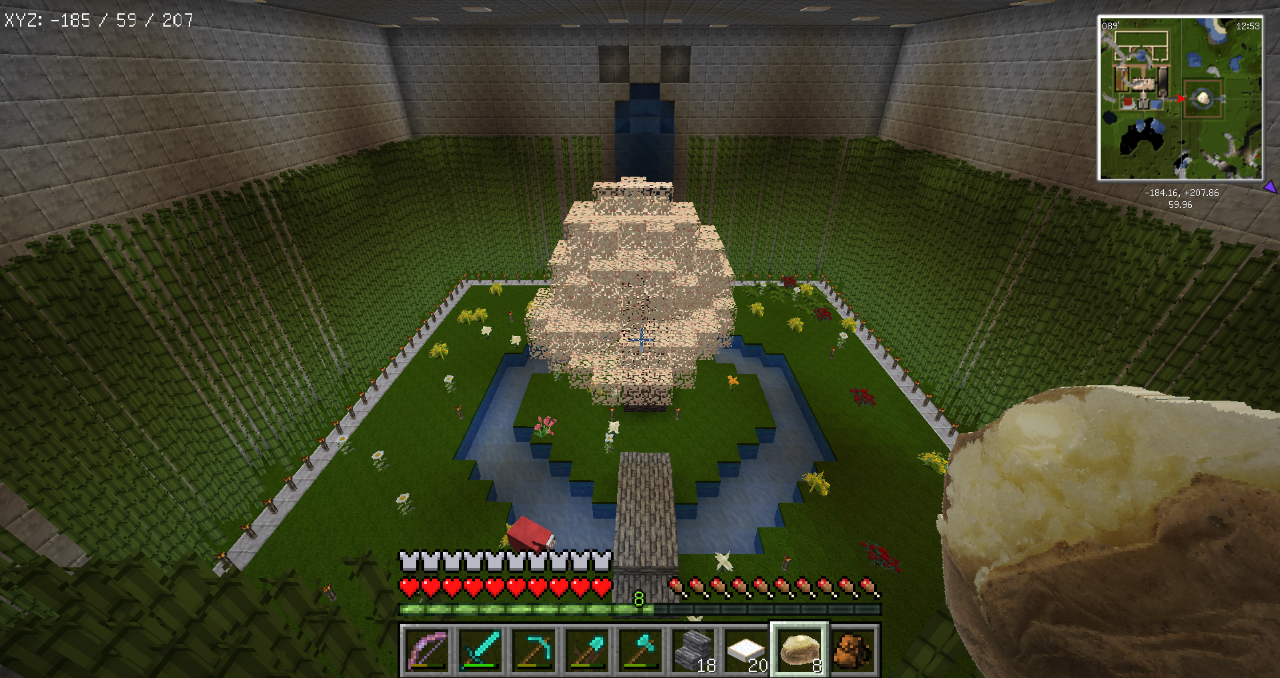This screenshot has height=678, width=1280.
Task: Click the minimap in the corner
Action: pos(1181,98)
